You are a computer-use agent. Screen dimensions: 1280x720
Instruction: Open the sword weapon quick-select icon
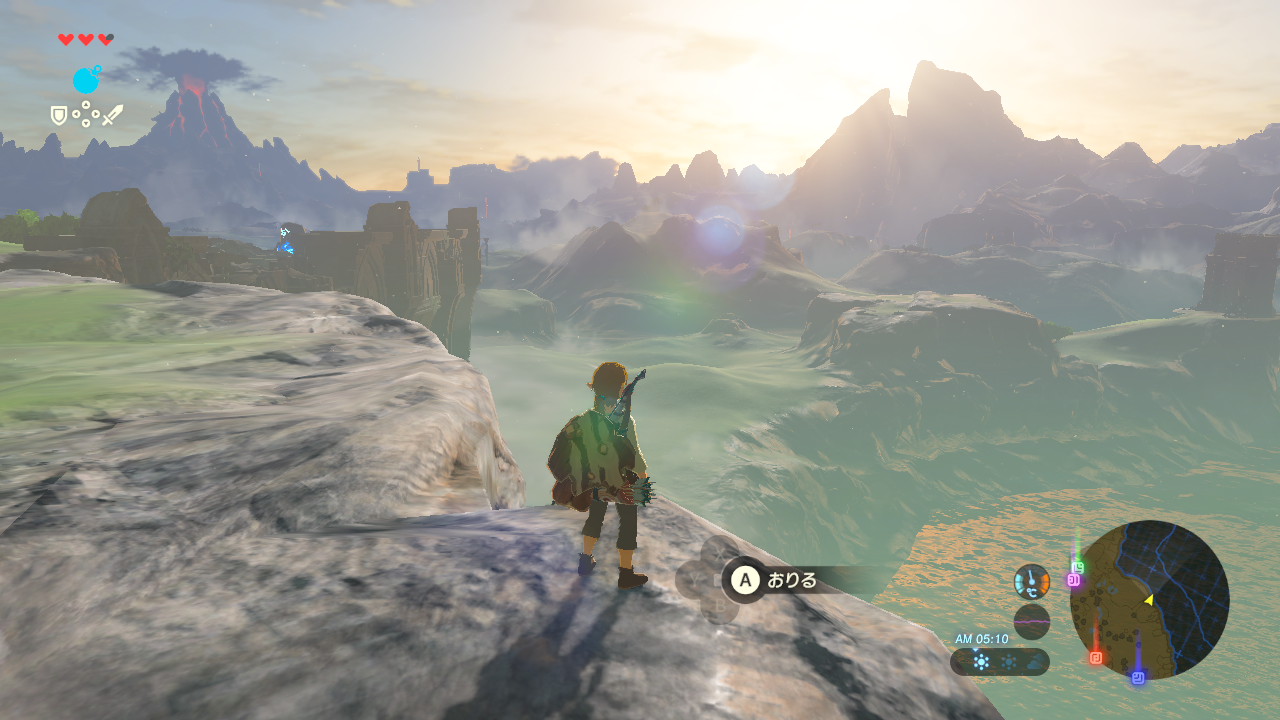click(112, 115)
